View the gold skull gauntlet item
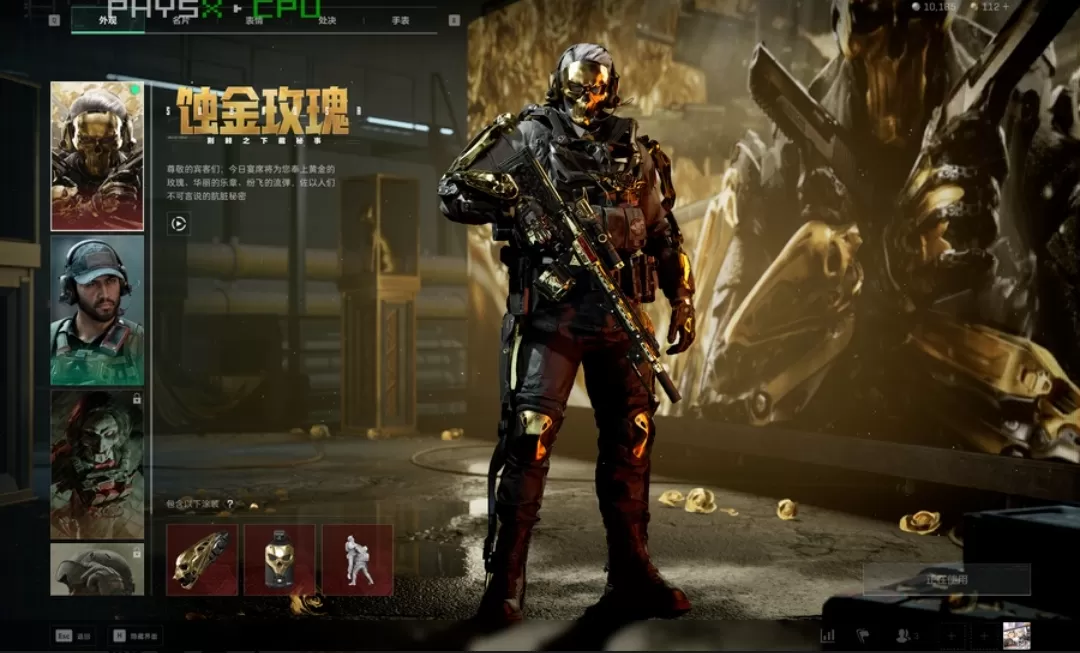 [202, 560]
